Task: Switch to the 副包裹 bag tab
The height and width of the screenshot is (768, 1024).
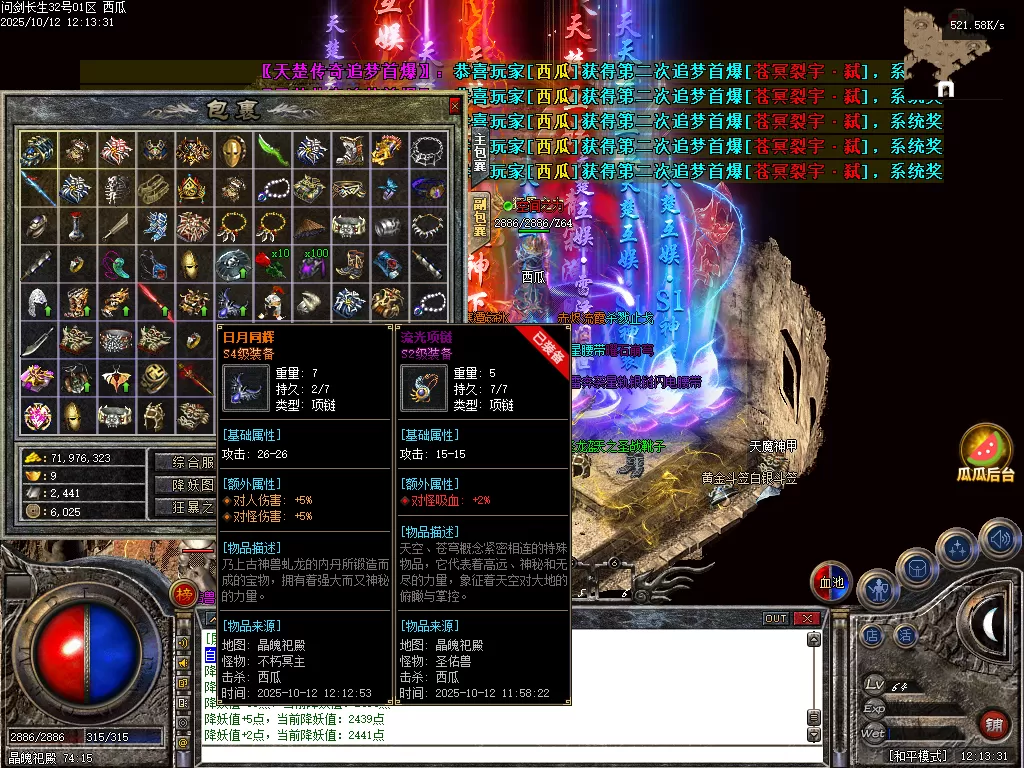Action: pos(480,217)
